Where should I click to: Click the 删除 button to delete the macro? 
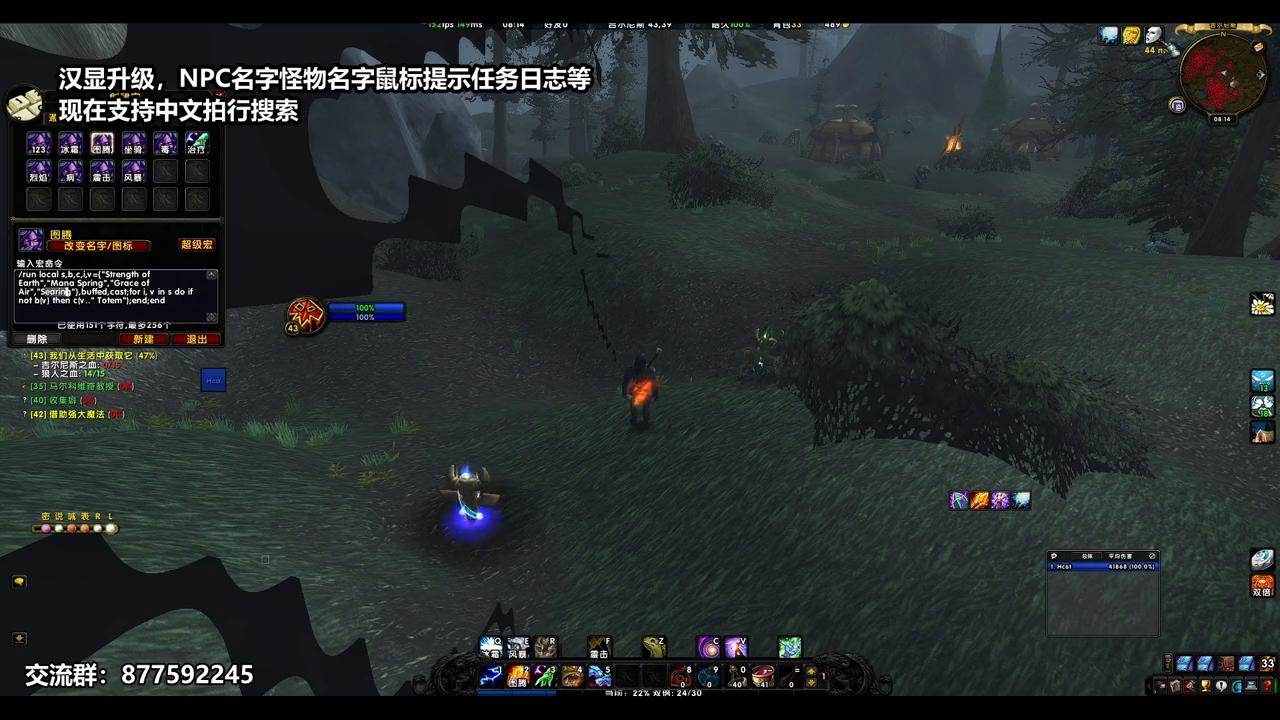[36, 340]
